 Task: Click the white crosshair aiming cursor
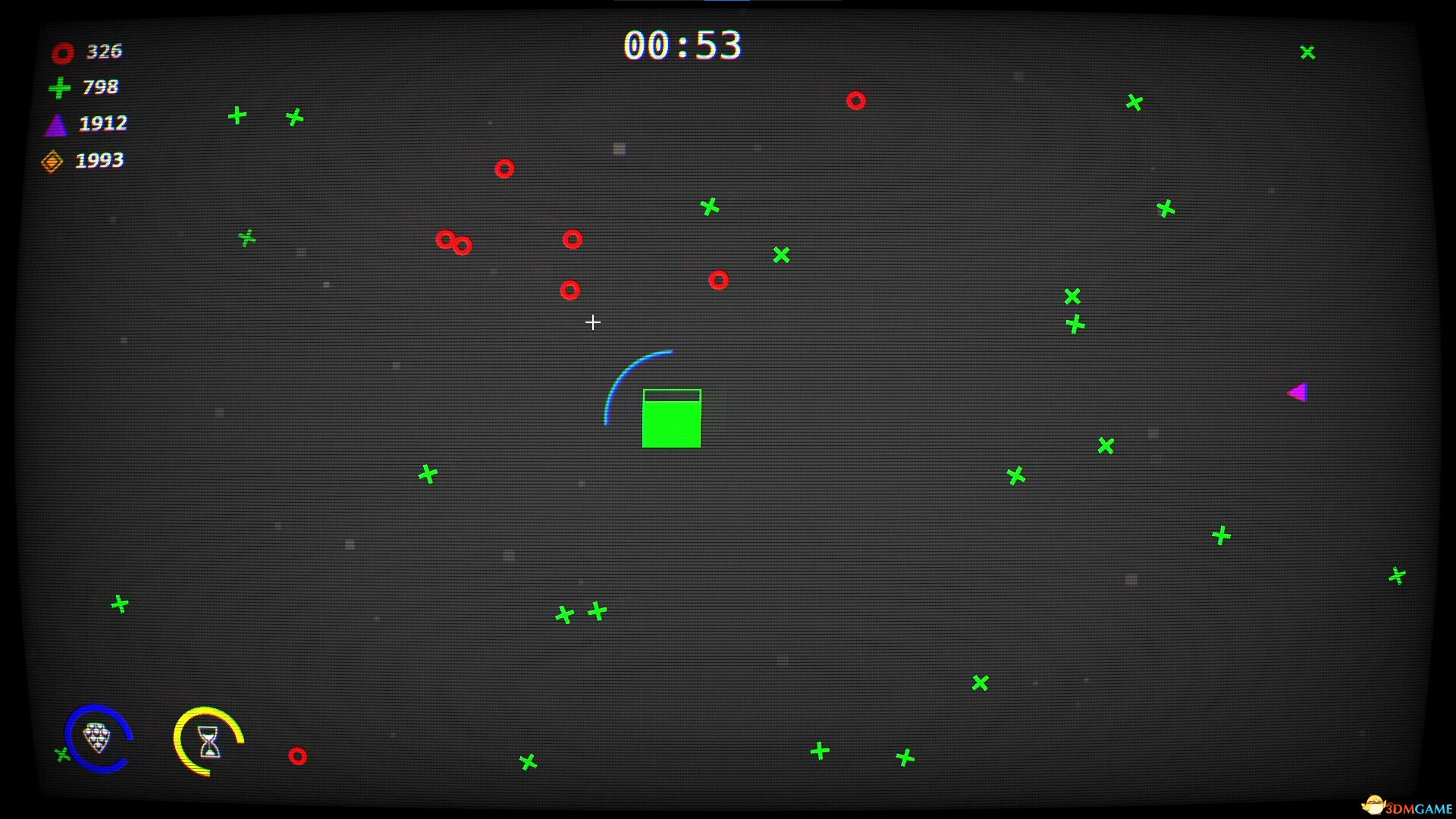pyautogui.click(x=593, y=322)
